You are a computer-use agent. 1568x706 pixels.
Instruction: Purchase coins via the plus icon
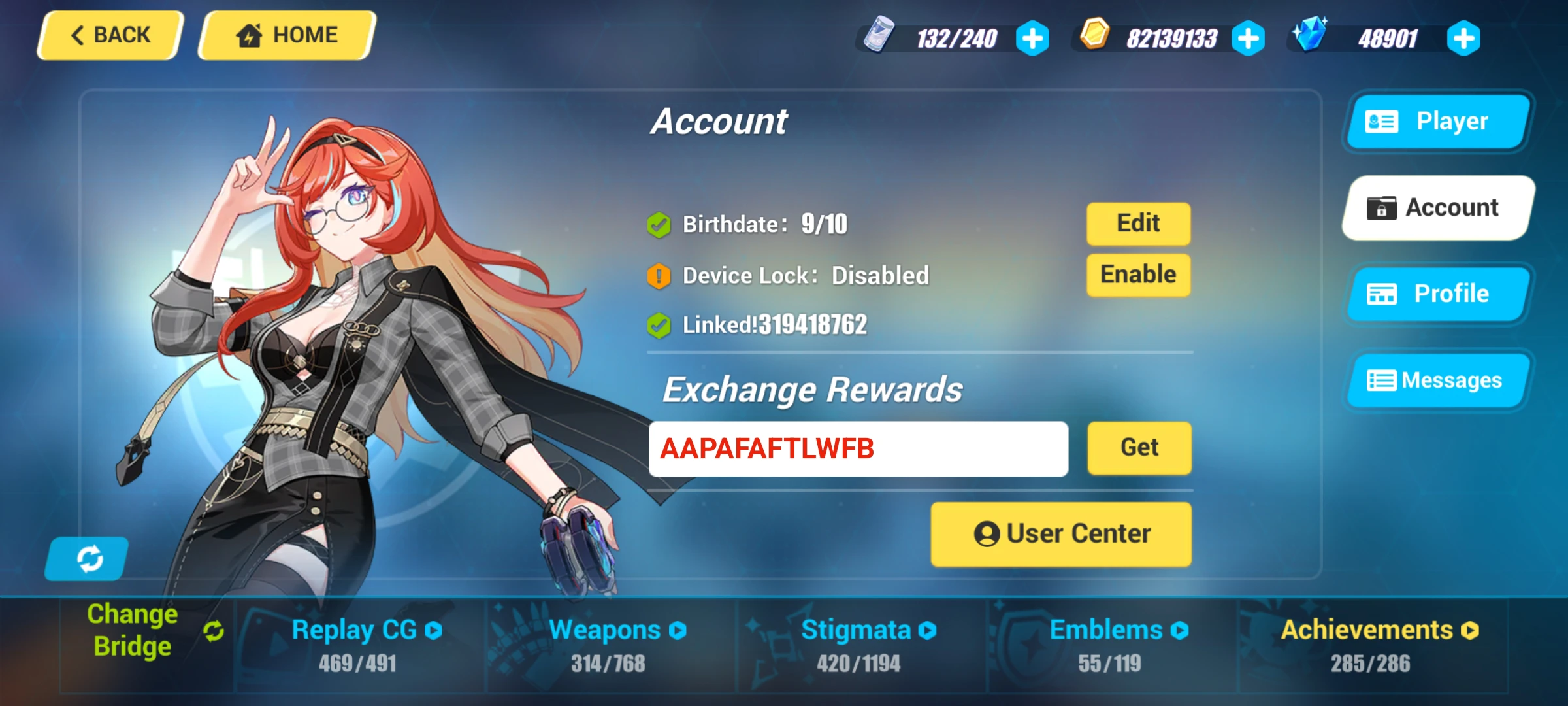[x=1249, y=38]
